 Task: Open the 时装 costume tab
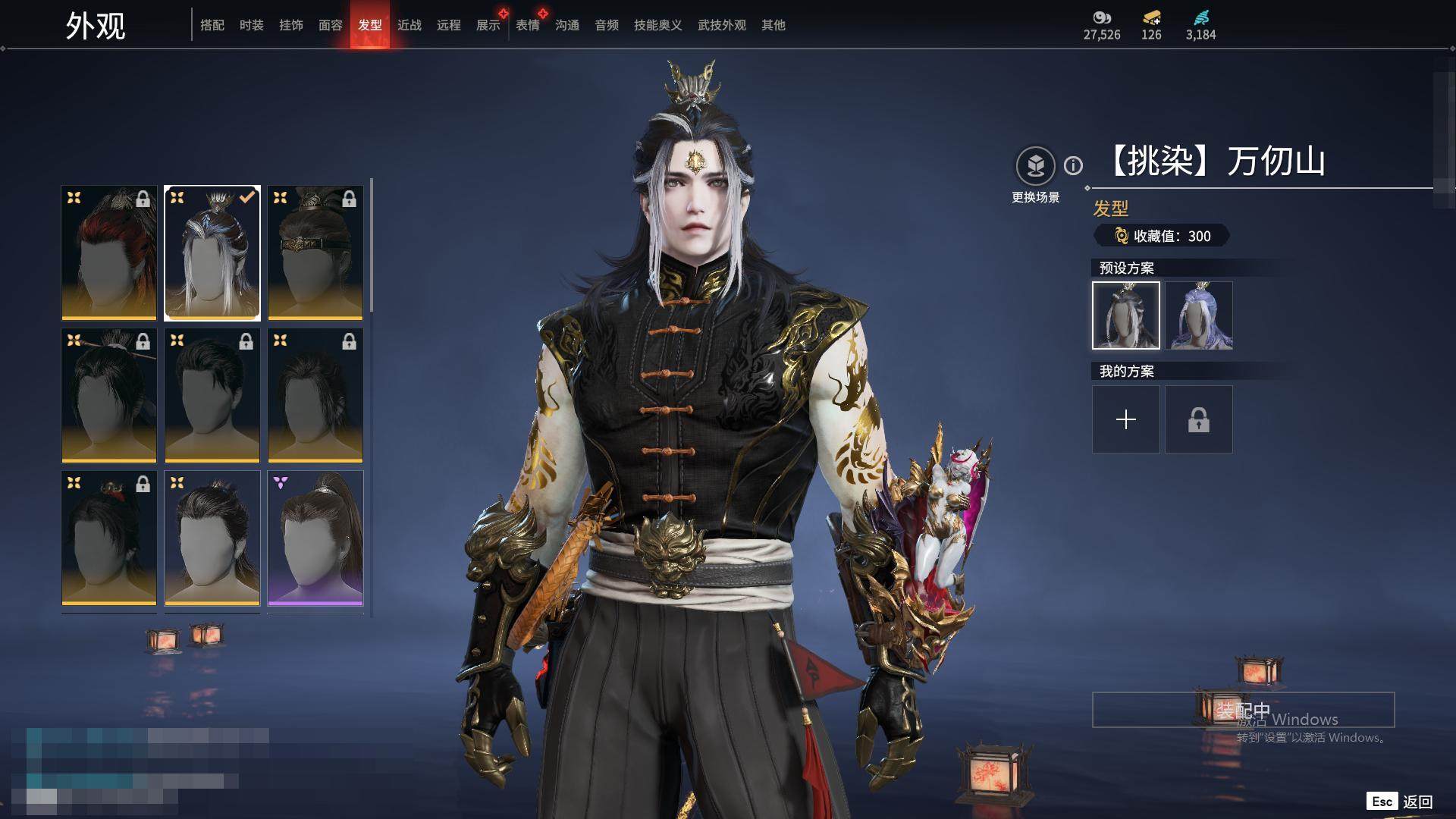tap(252, 25)
